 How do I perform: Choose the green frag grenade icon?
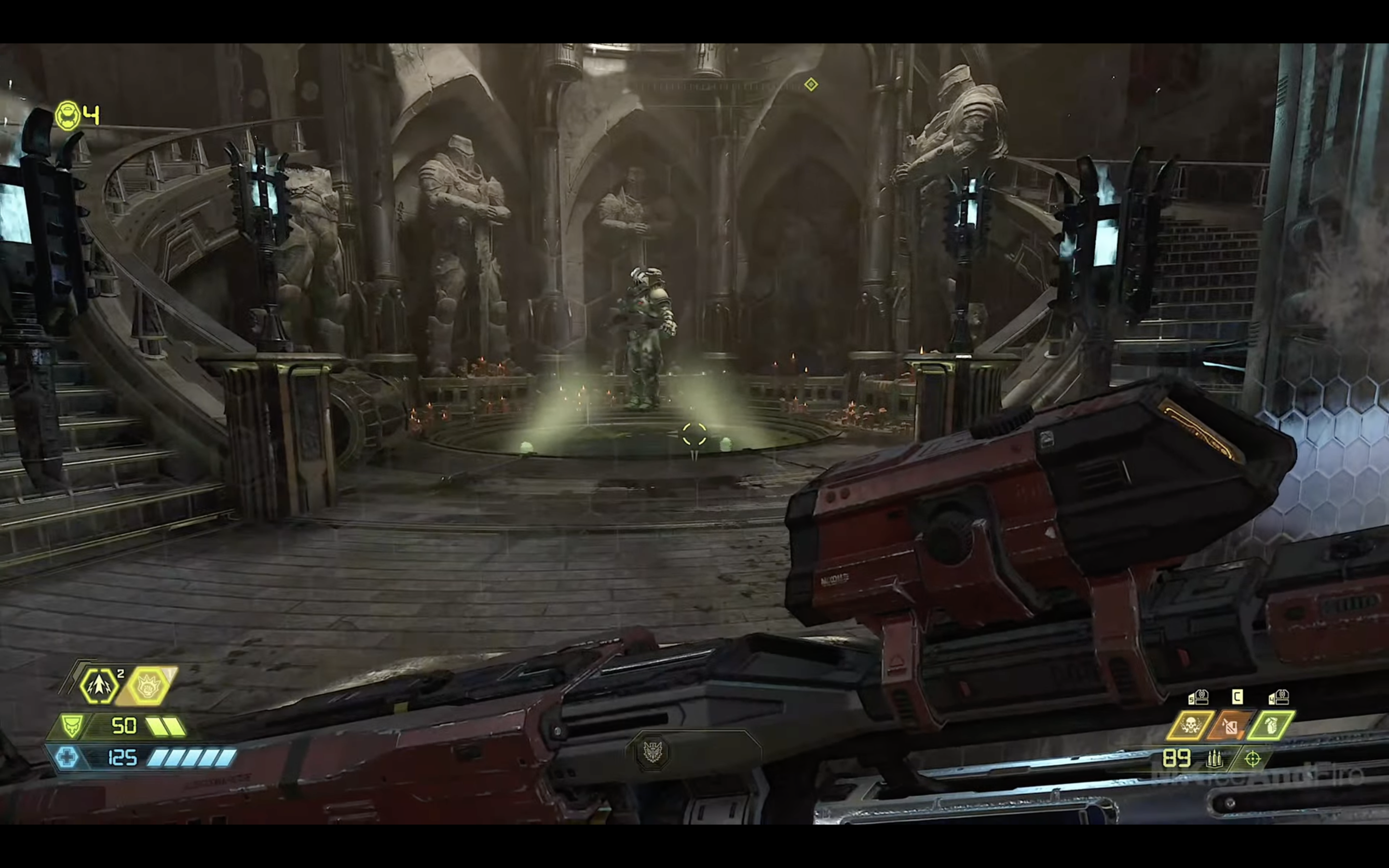point(1270,726)
